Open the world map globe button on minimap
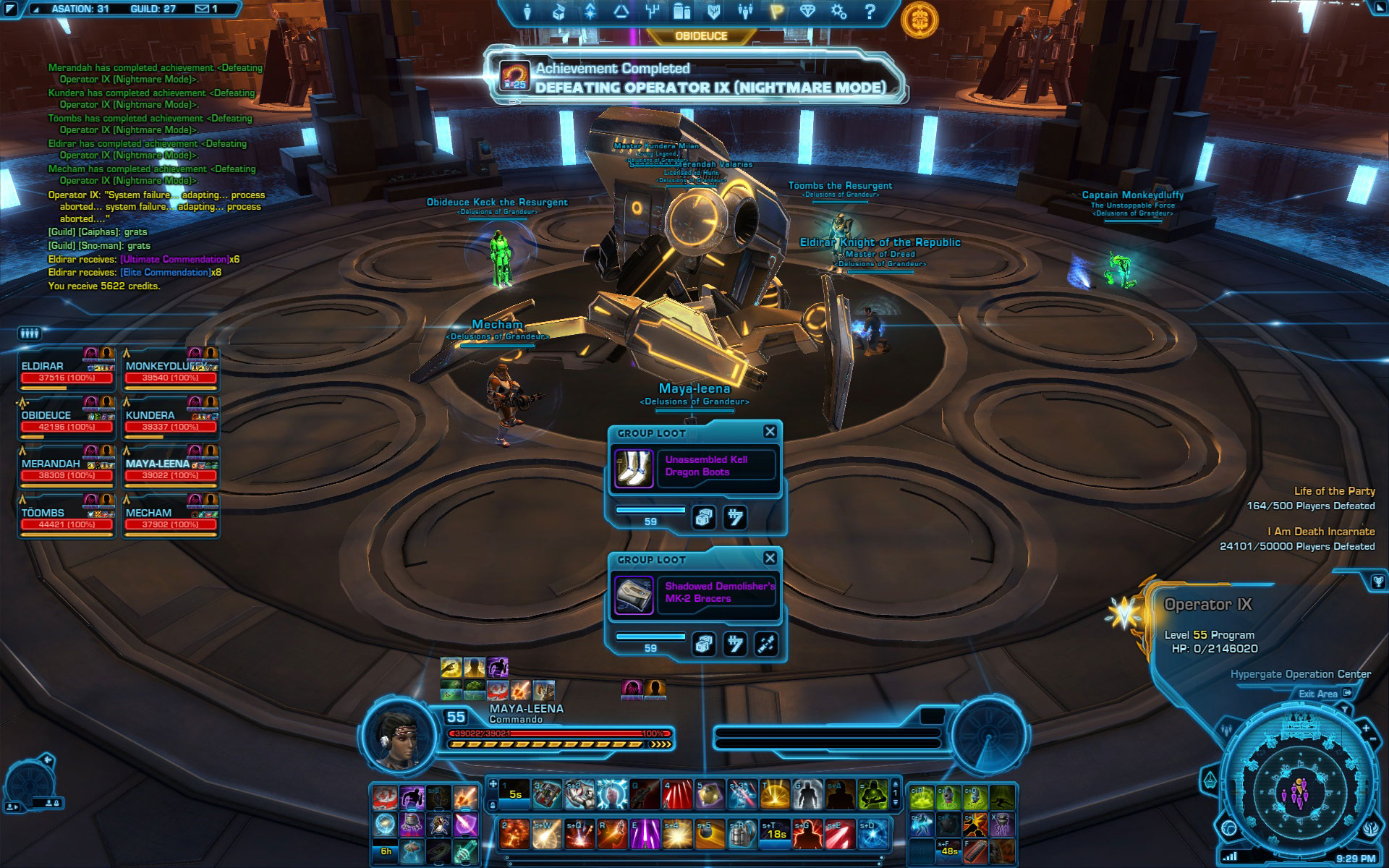Image resolution: width=1389 pixels, height=868 pixels. (x=1229, y=827)
